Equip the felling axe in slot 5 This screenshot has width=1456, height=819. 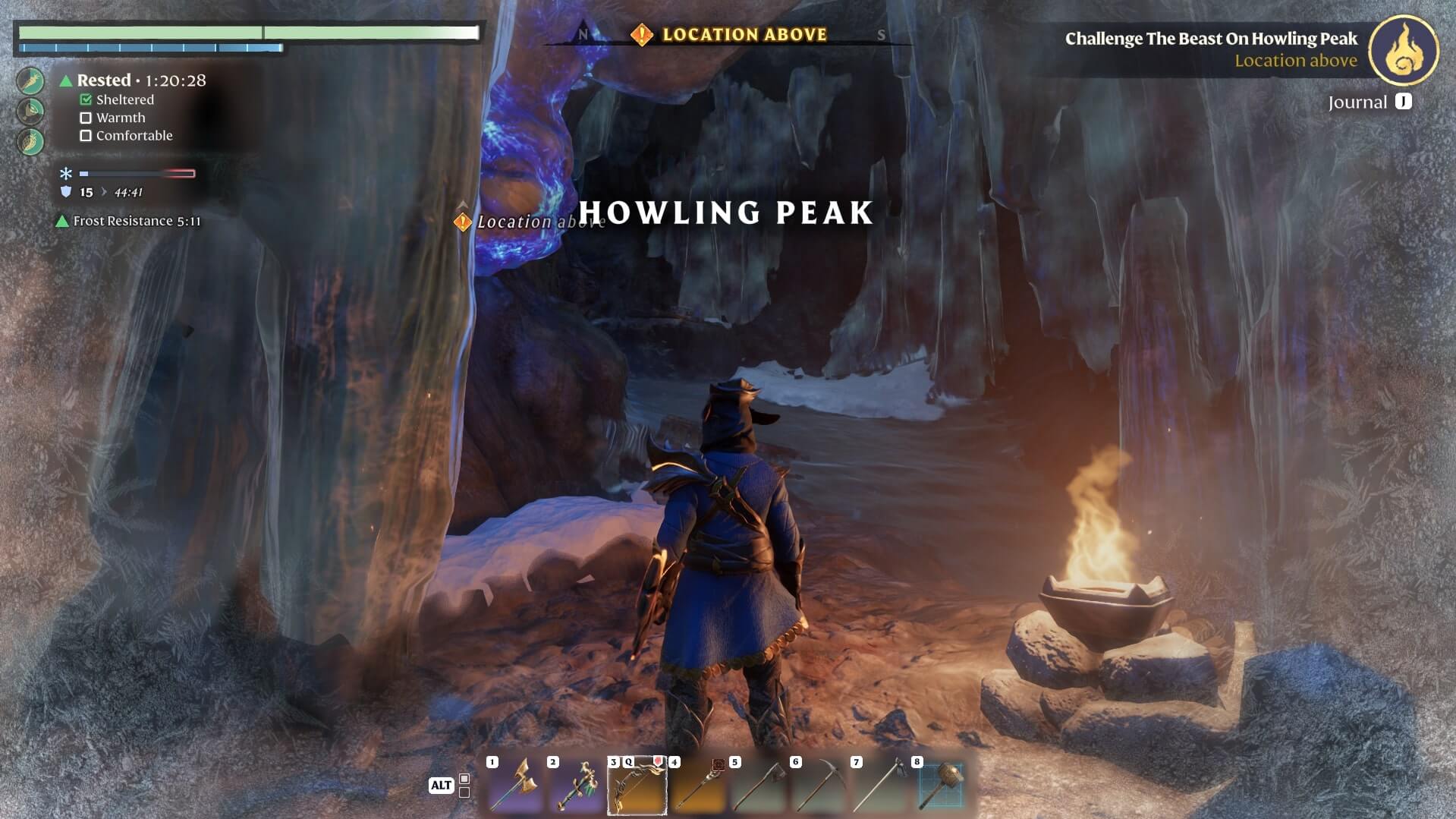point(759,786)
